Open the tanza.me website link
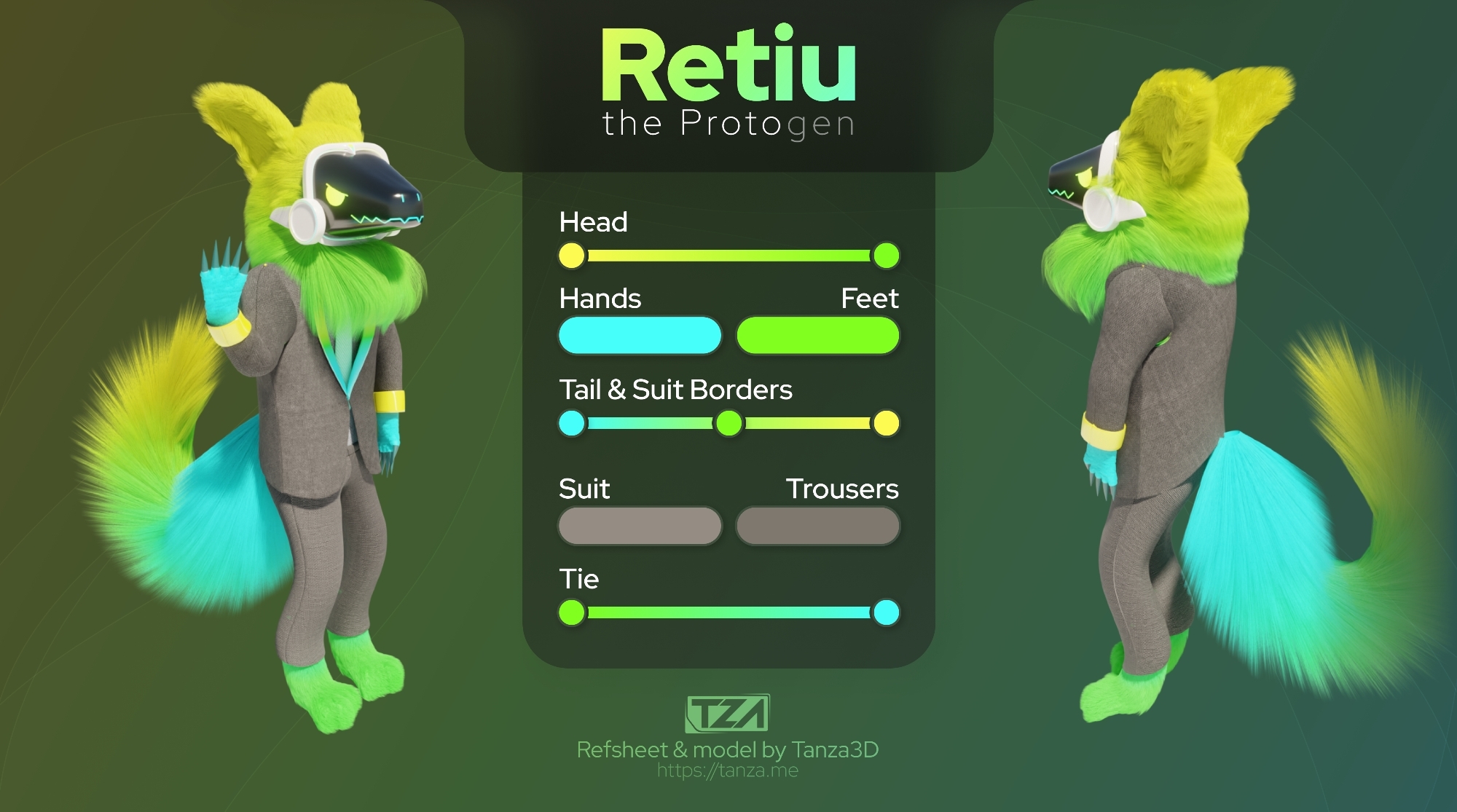 click(x=728, y=770)
